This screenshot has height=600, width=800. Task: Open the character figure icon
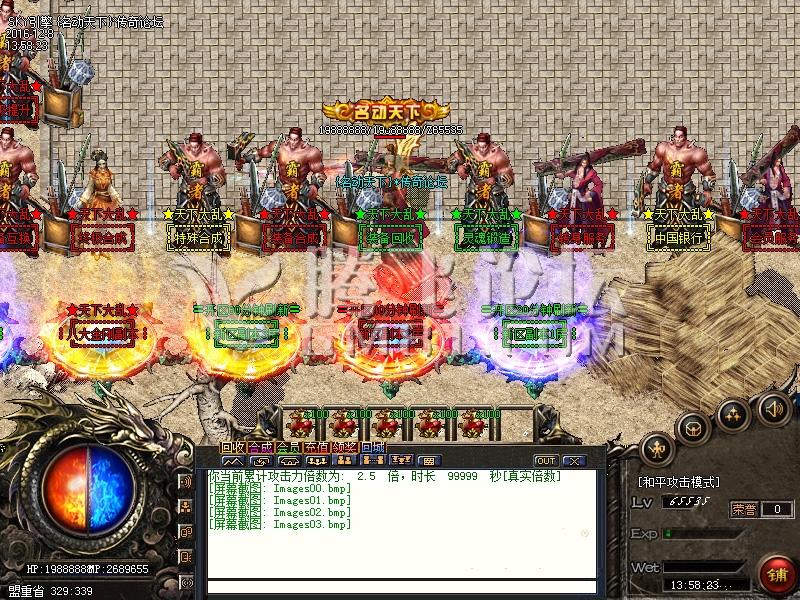657,447
